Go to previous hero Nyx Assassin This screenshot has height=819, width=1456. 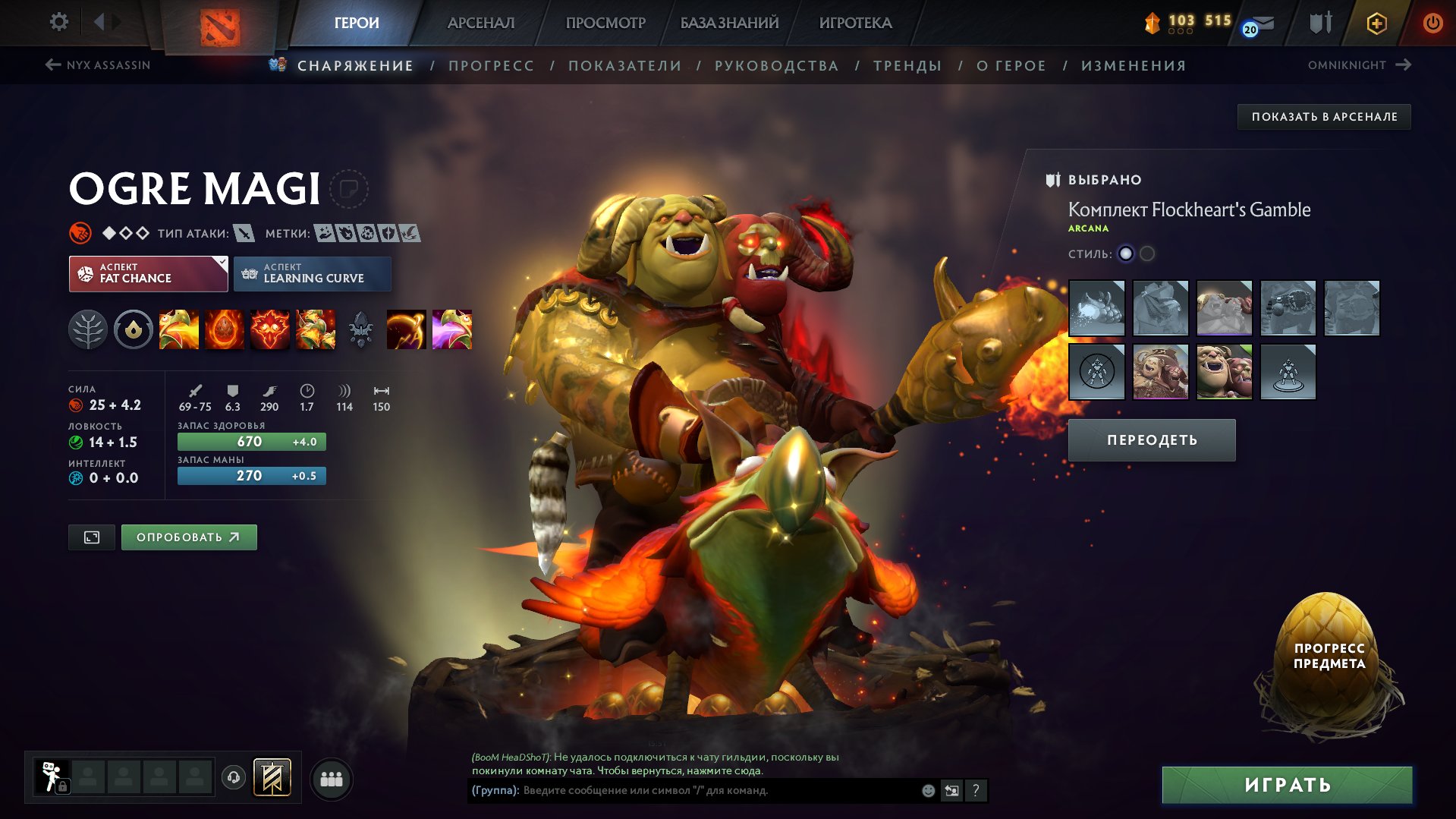(x=98, y=65)
